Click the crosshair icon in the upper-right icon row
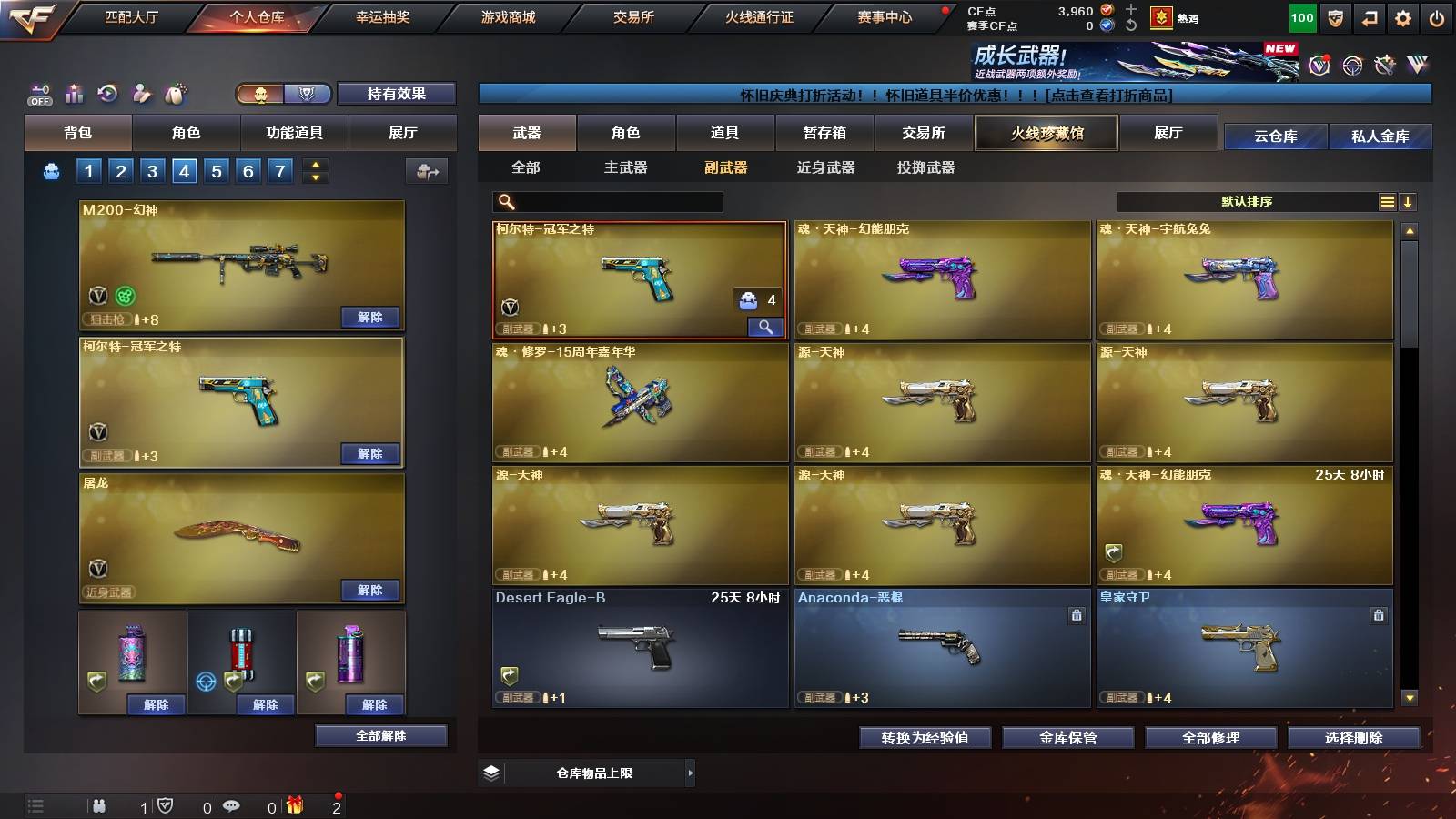Viewport: 1456px width, 819px height. 1354,66
